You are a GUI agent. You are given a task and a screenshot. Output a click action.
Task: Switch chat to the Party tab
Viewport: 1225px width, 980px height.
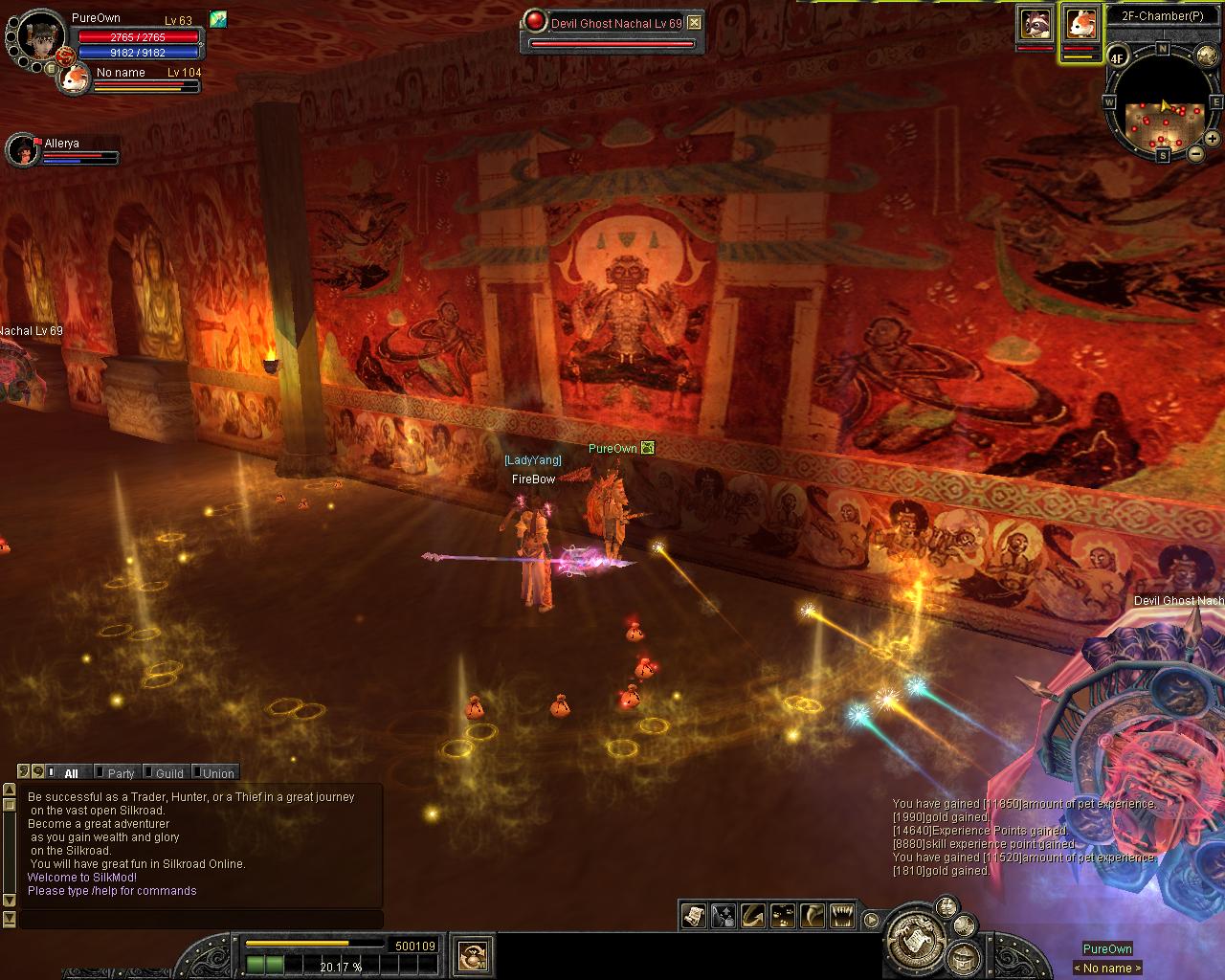coord(121,773)
